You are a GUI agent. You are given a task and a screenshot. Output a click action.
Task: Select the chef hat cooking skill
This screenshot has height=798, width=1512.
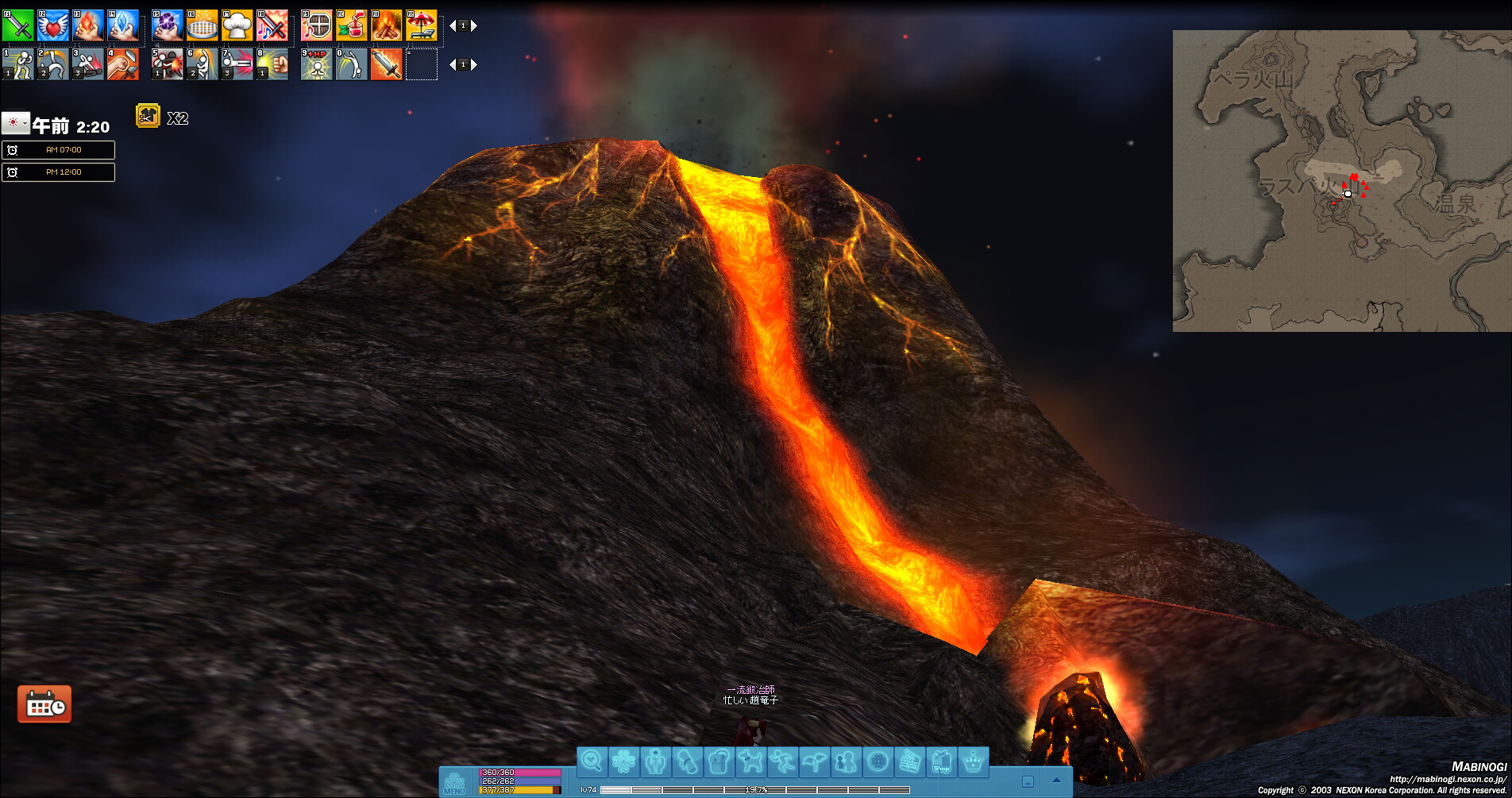[x=237, y=25]
